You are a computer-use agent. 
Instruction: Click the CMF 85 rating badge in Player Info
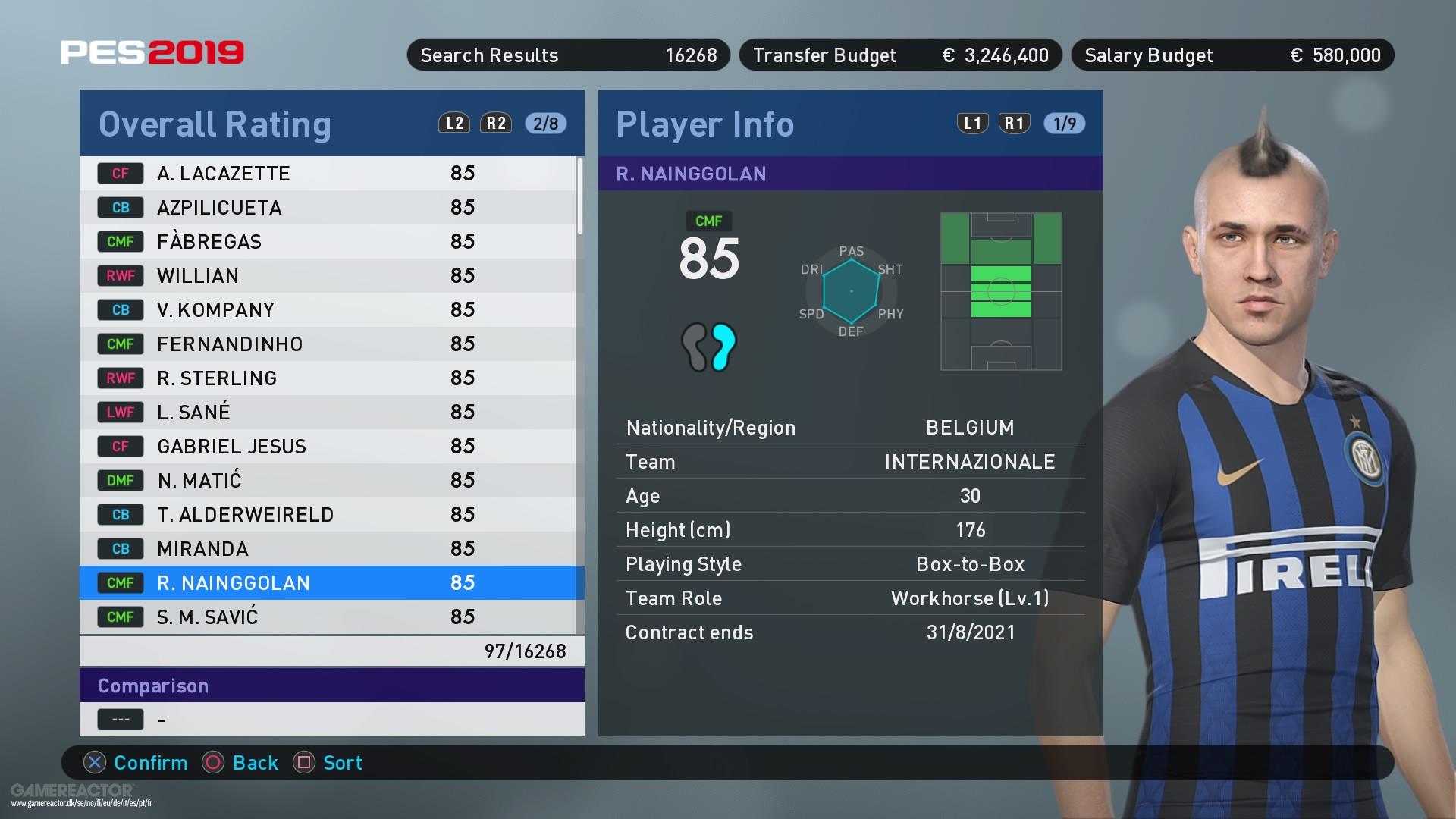click(x=711, y=250)
